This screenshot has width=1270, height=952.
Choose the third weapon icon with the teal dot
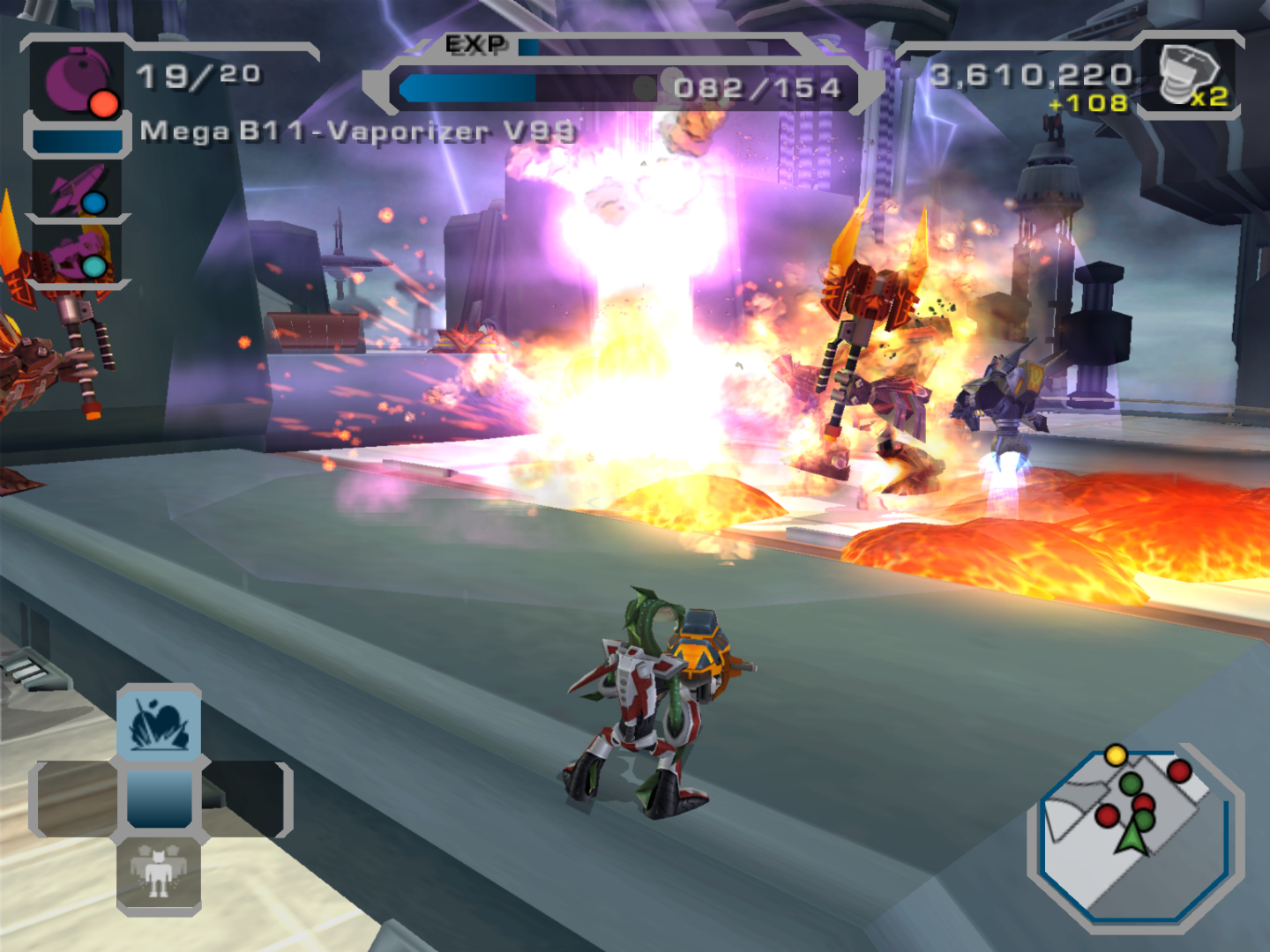pos(78,255)
